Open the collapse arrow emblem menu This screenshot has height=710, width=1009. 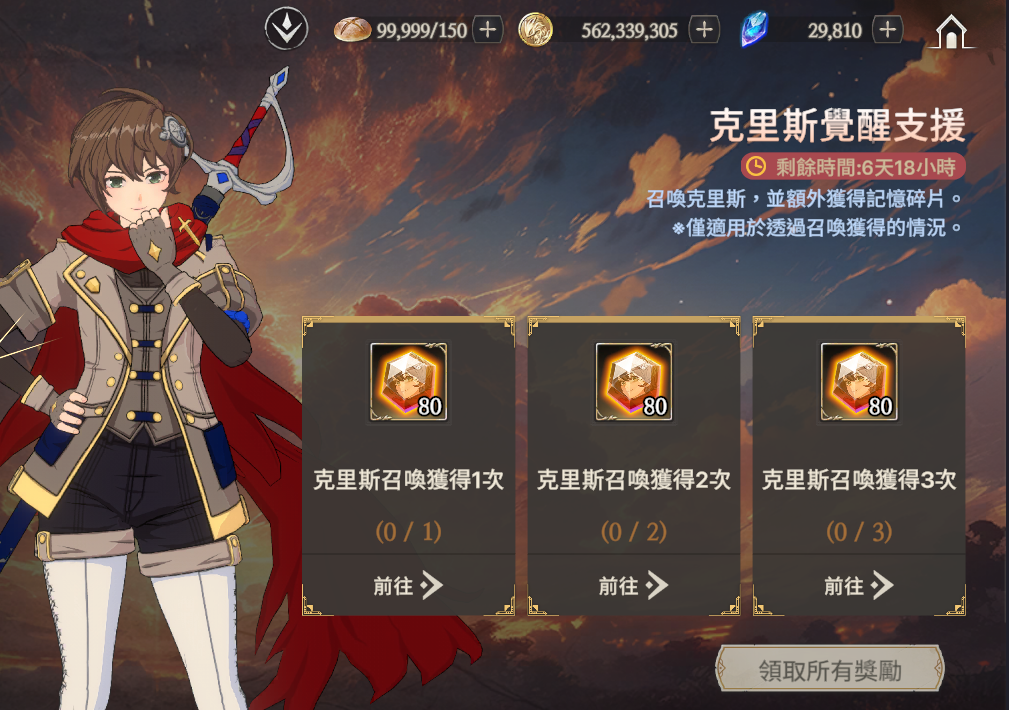[285, 29]
